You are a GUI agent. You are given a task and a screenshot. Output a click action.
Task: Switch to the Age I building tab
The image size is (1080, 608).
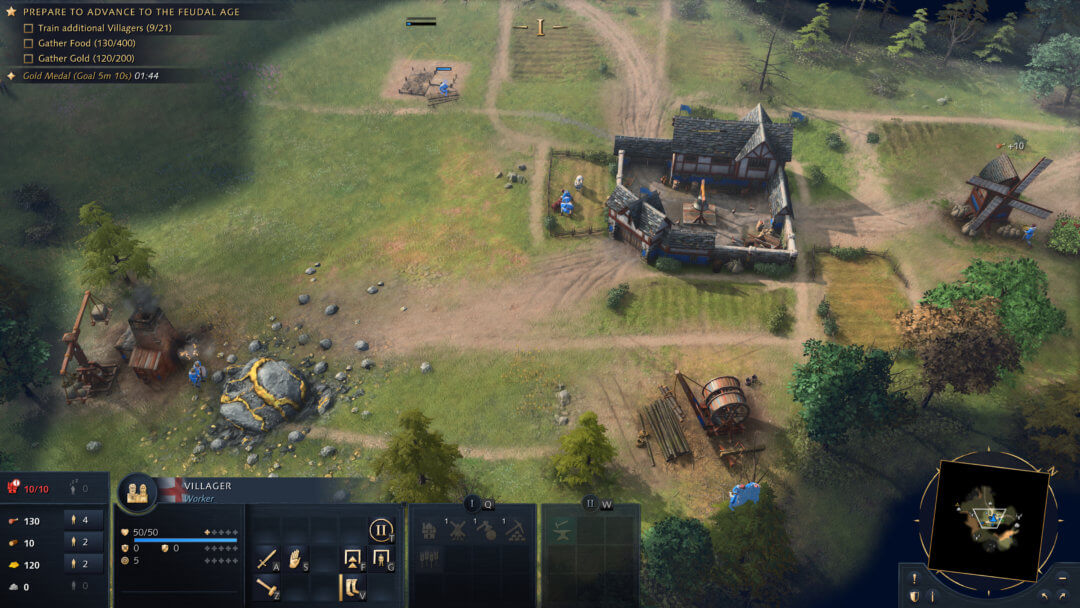coord(472,504)
